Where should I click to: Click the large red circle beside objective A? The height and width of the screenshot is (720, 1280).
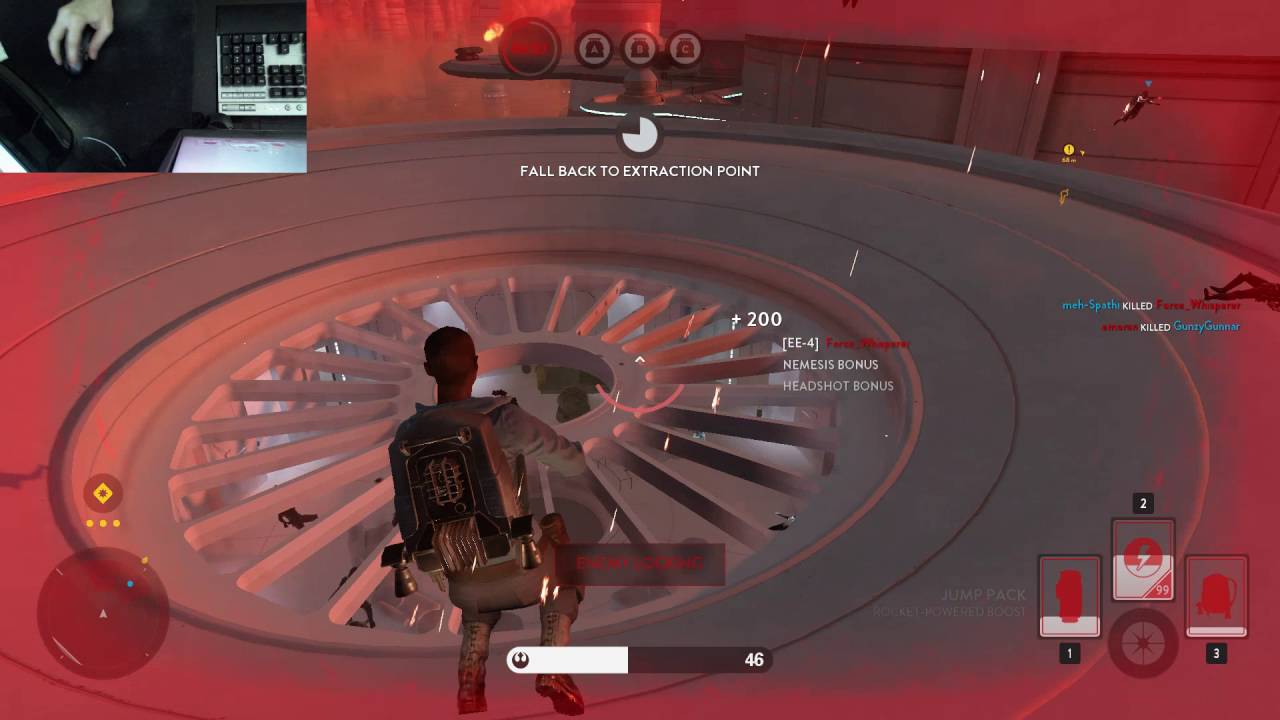tap(531, 48)
